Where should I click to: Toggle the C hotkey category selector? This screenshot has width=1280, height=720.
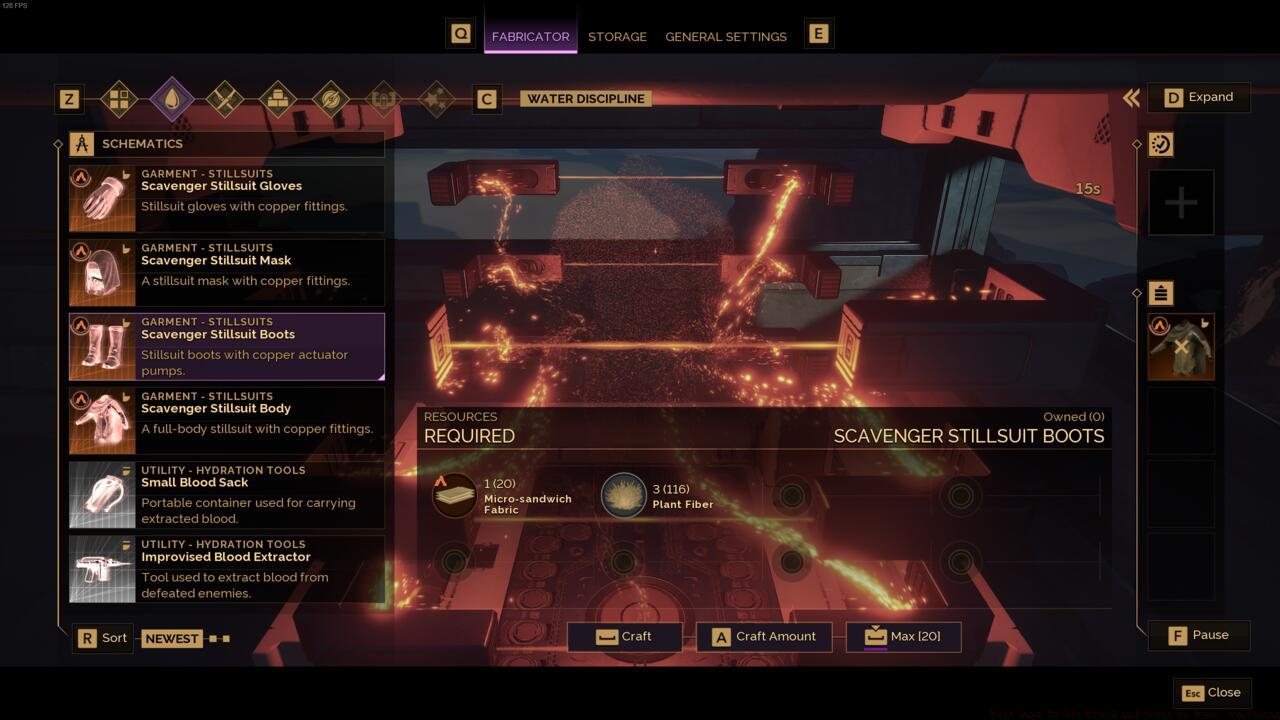pyautogui.click(x=487, y=99)
